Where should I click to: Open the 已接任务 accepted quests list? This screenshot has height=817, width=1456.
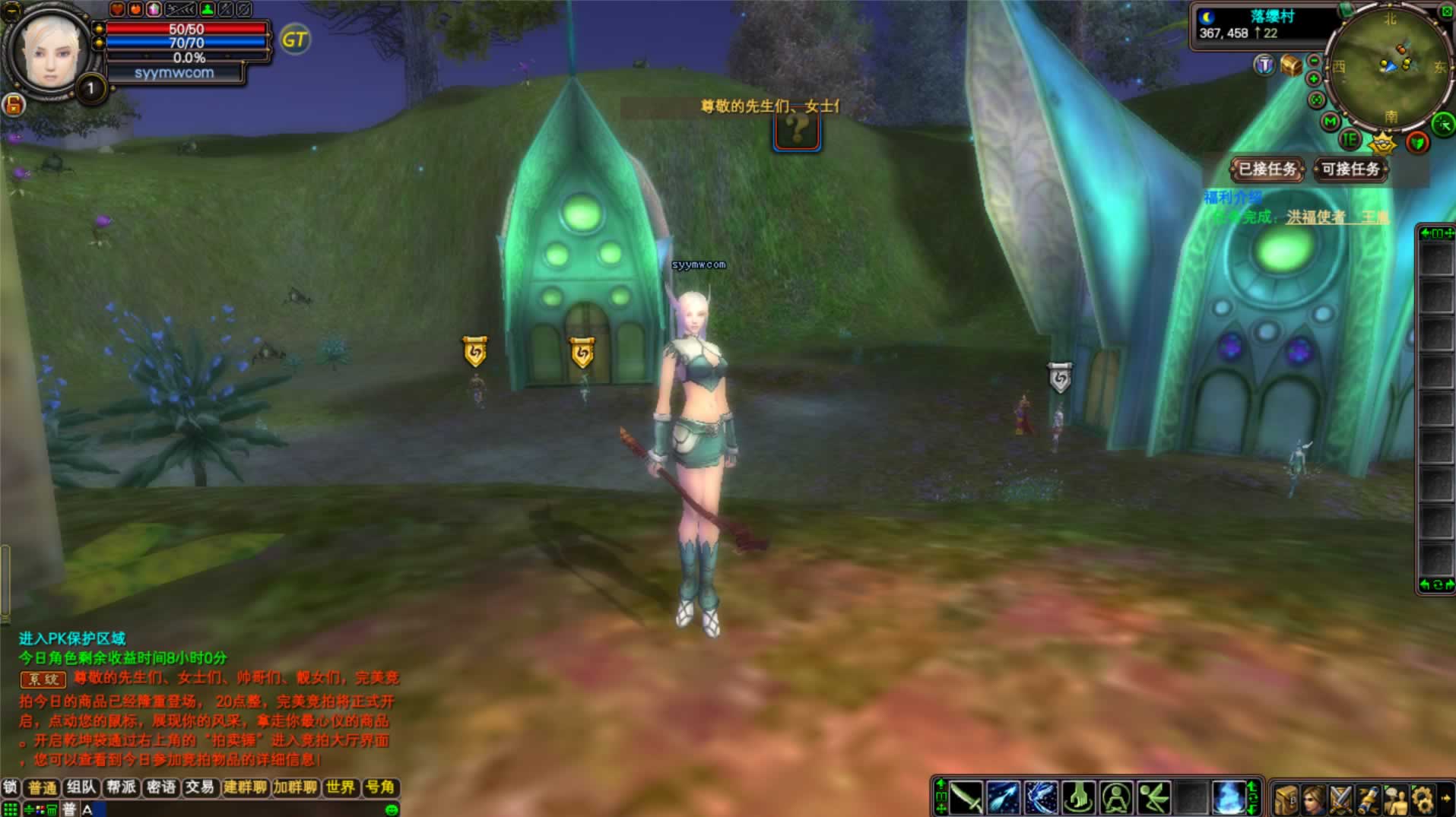[x=1267, y=169]
